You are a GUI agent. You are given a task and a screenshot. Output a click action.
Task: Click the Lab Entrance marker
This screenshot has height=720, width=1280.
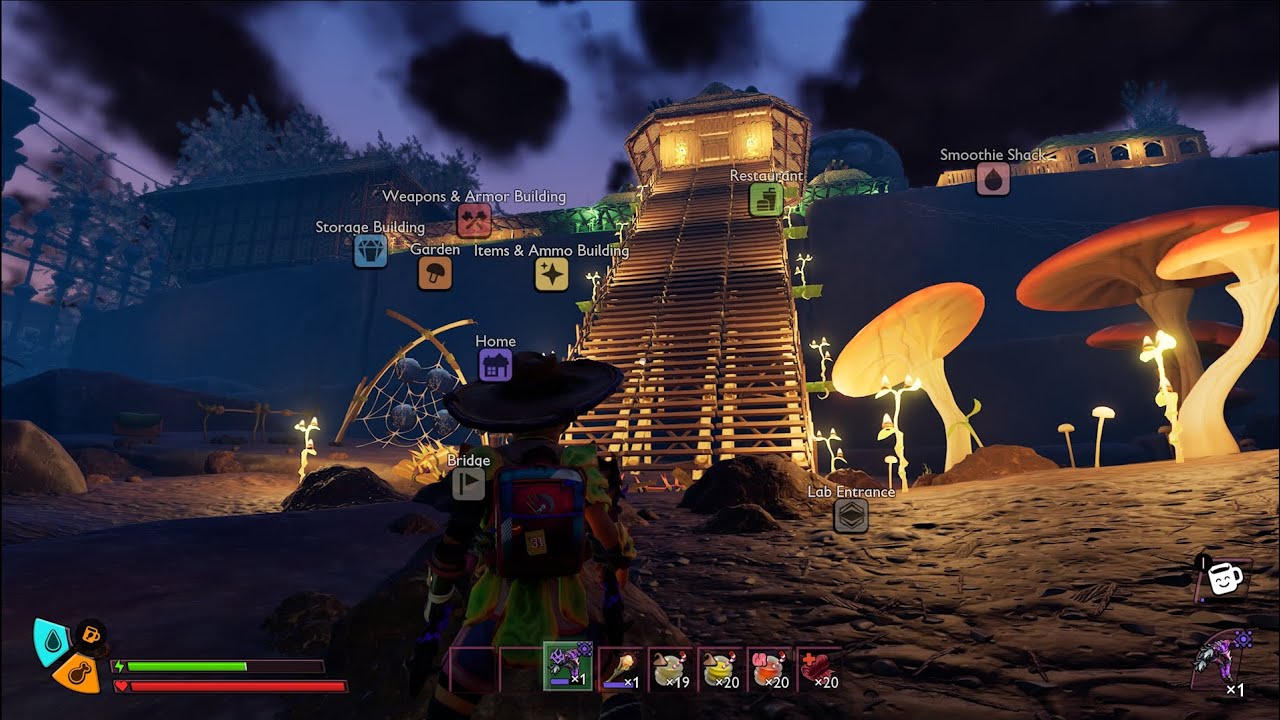[x=851, y=516]
